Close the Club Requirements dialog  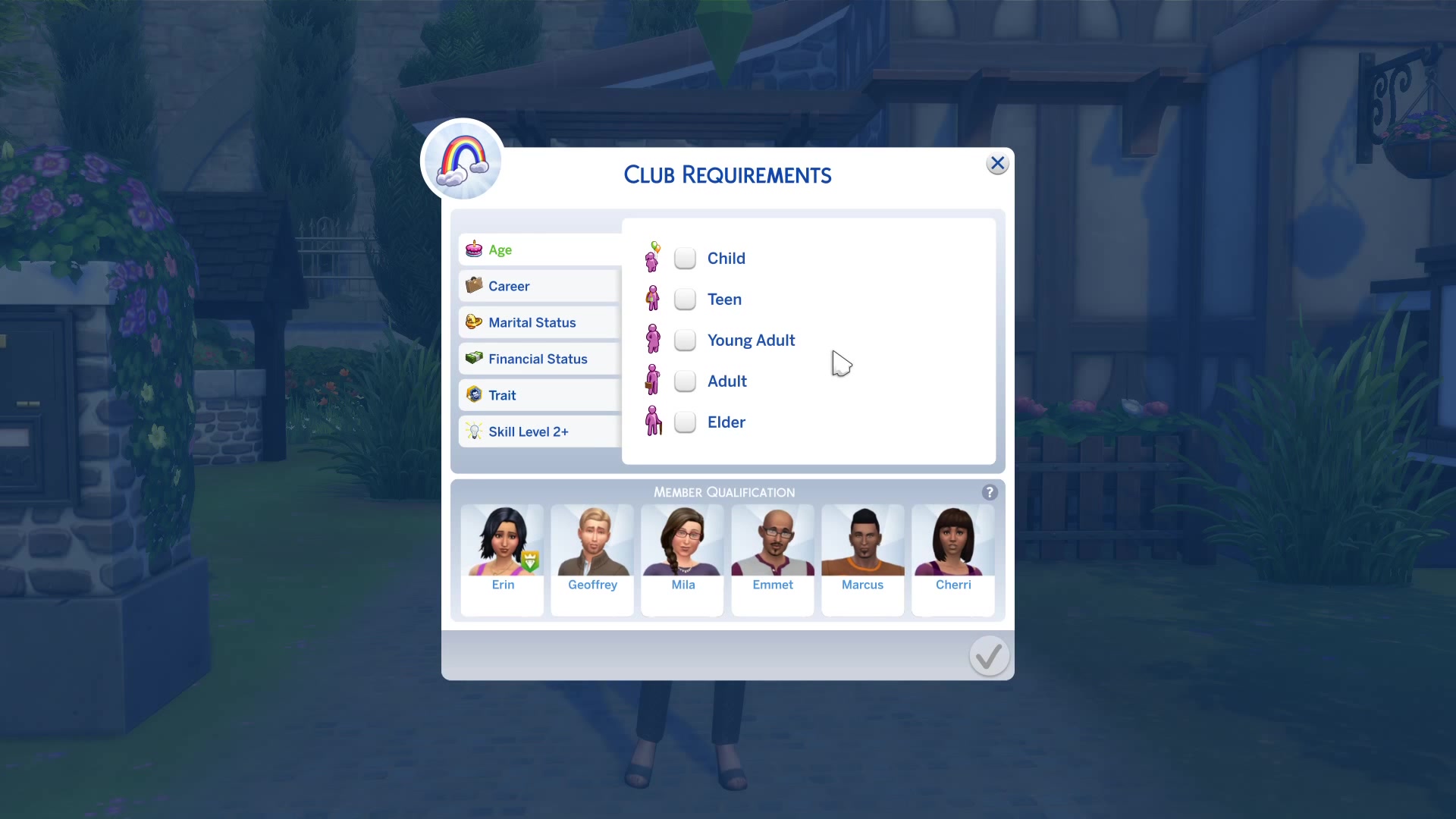(x=997, y=163)
